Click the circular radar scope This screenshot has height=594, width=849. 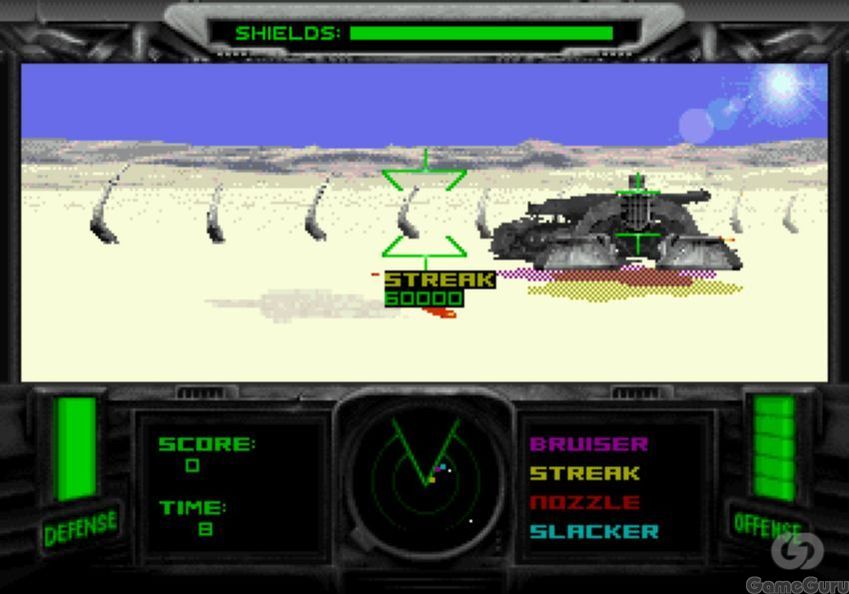click(425, 478)
